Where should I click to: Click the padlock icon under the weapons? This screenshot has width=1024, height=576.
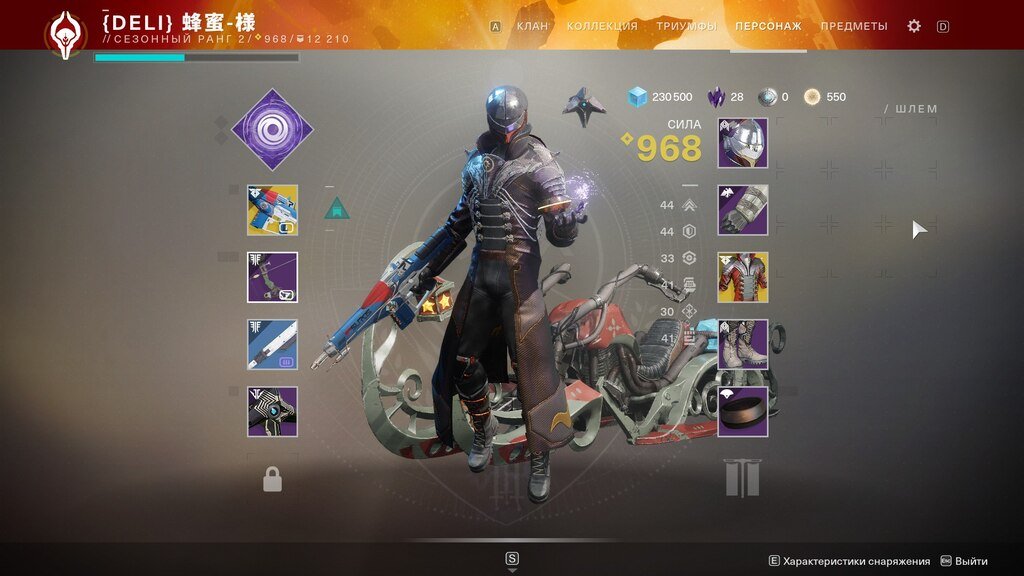pyautogui.click(x=272, y=481)
